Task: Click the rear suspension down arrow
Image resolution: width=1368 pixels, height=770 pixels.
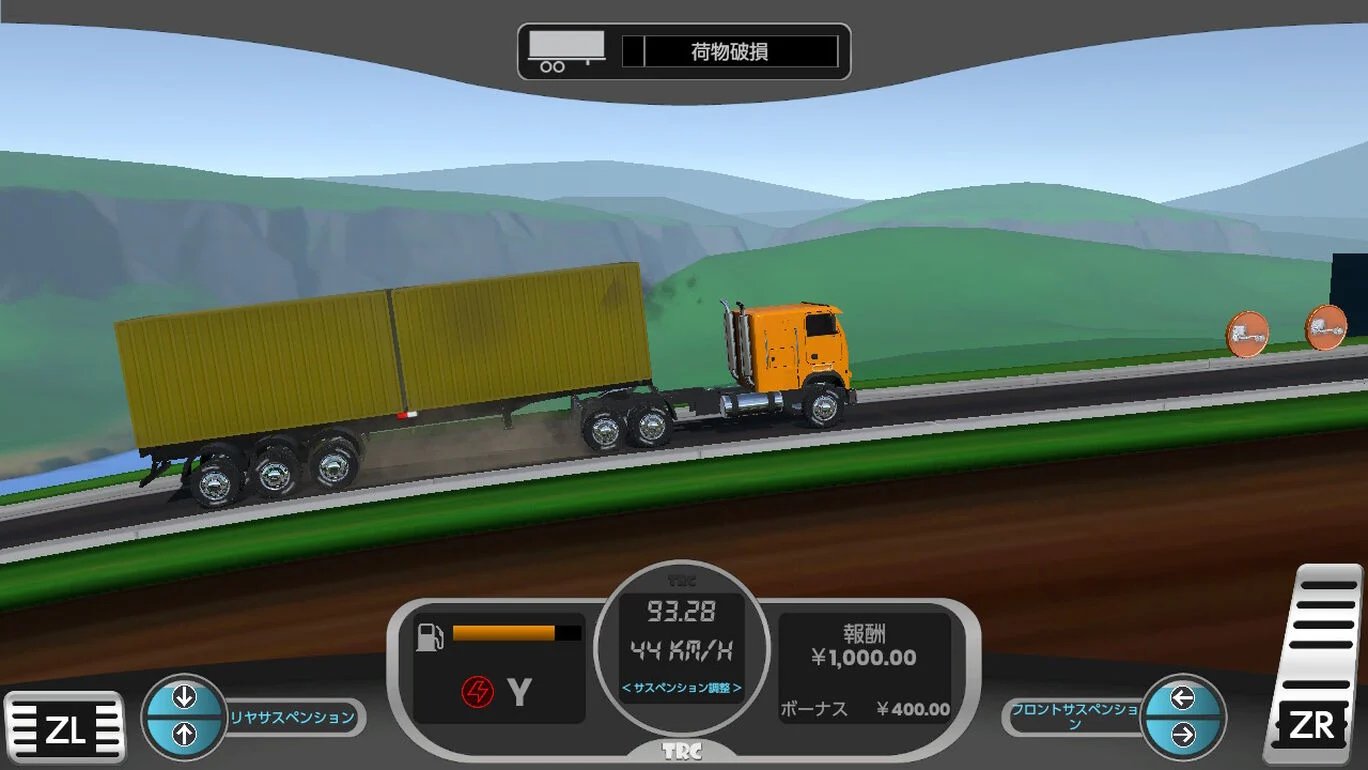Action: click(x=184, y=697)
